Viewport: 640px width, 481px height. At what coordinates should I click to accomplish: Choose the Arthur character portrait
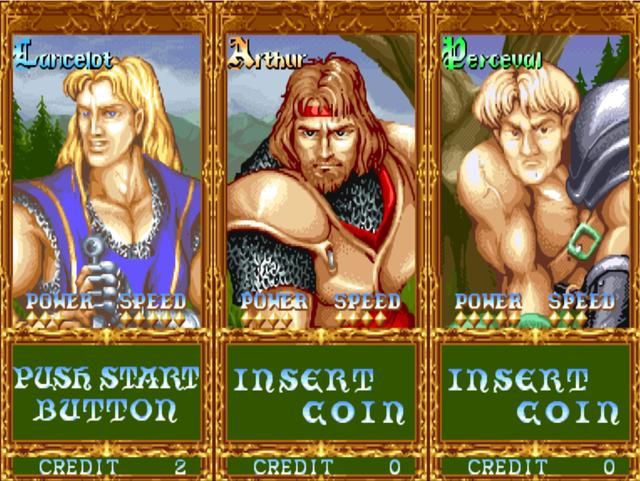321,180
